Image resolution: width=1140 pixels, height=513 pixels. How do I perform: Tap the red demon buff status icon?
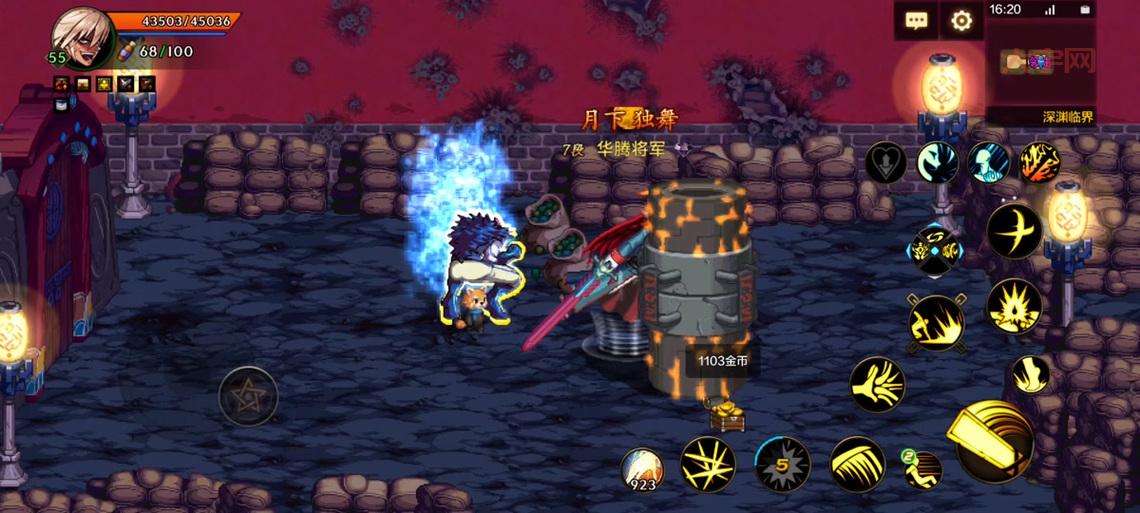(61, 85)
